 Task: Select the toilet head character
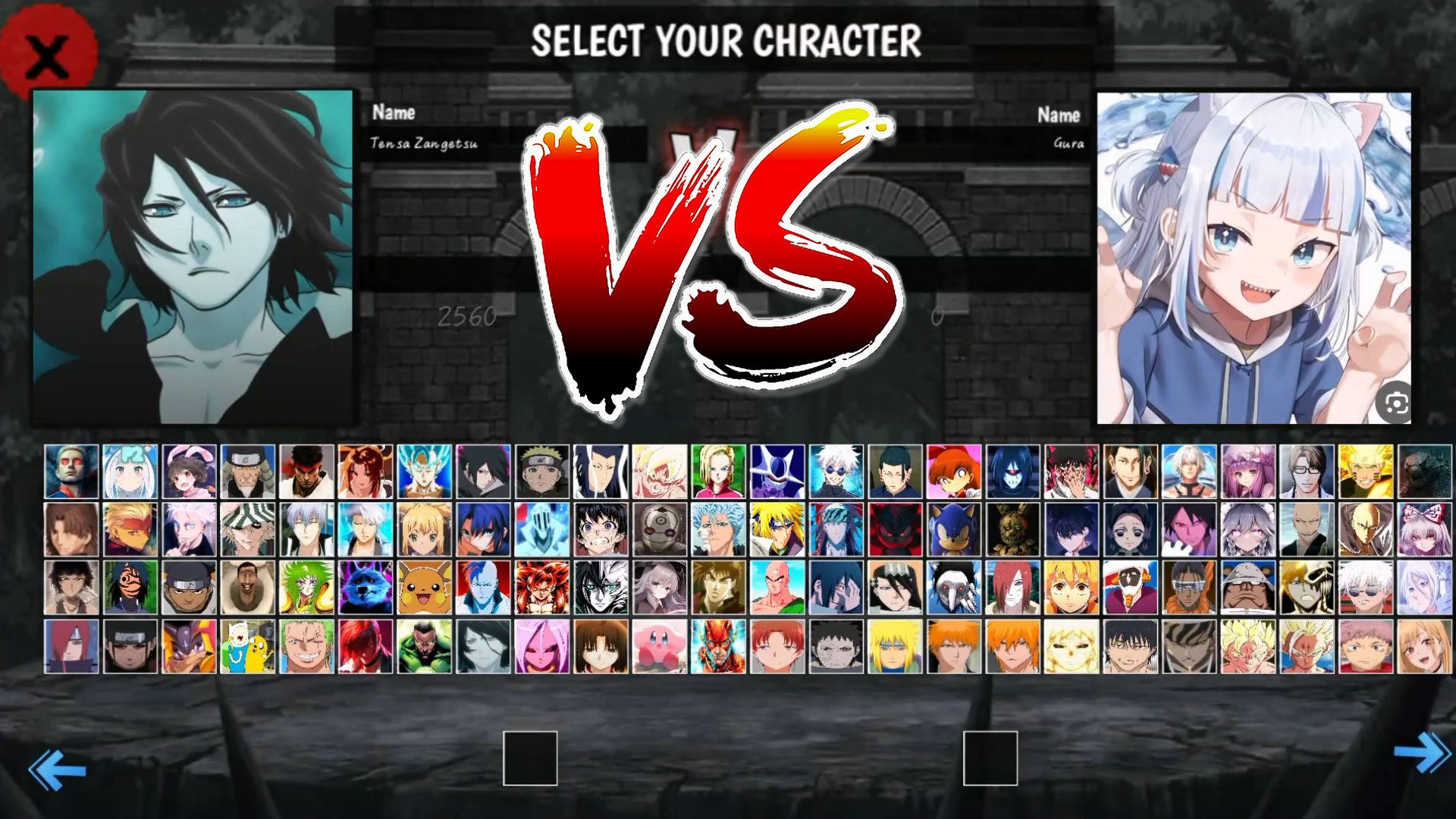click(x=248, y=588)
